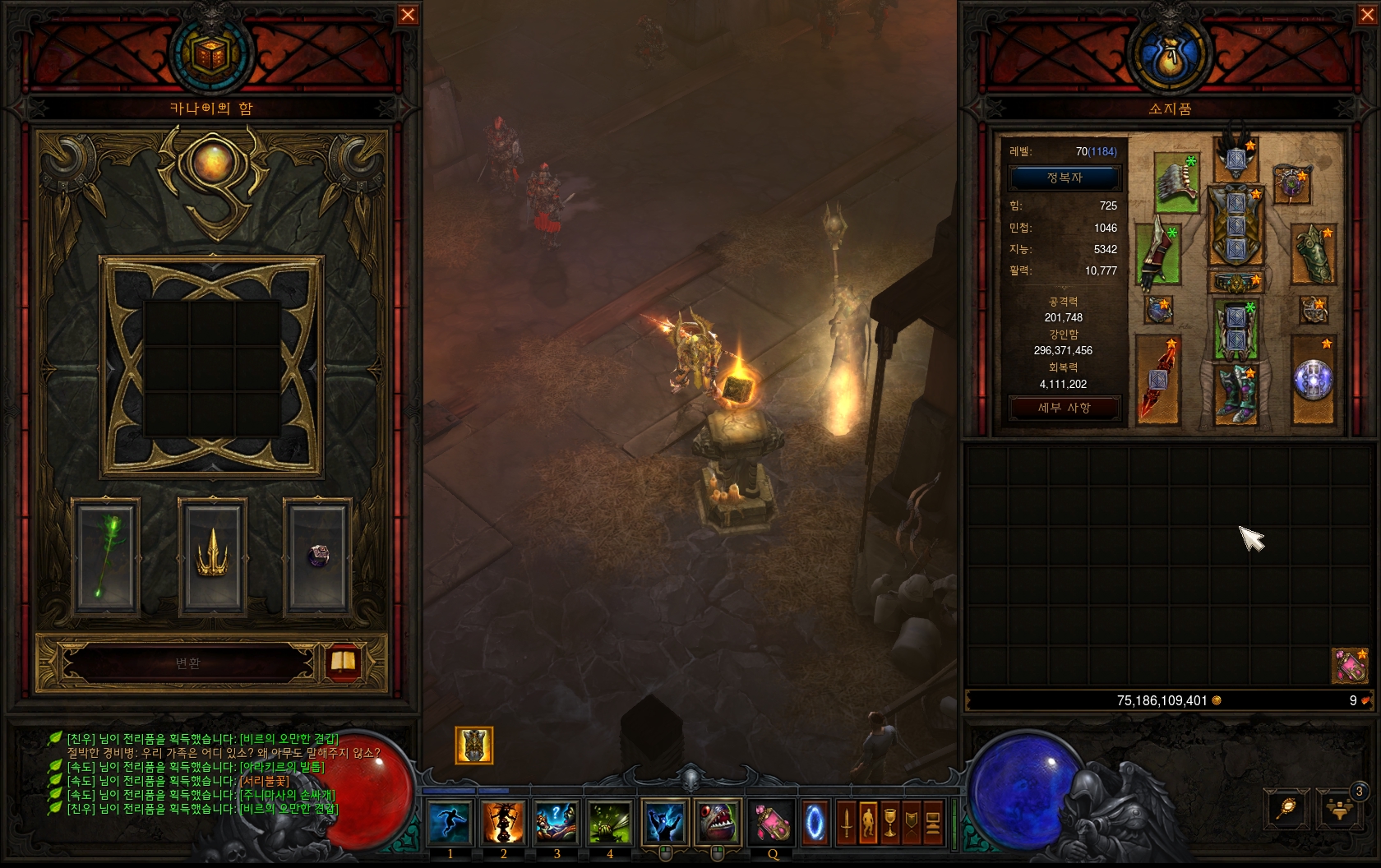Open the blue town portal icon
The image size is (1381, 868).
815,822
